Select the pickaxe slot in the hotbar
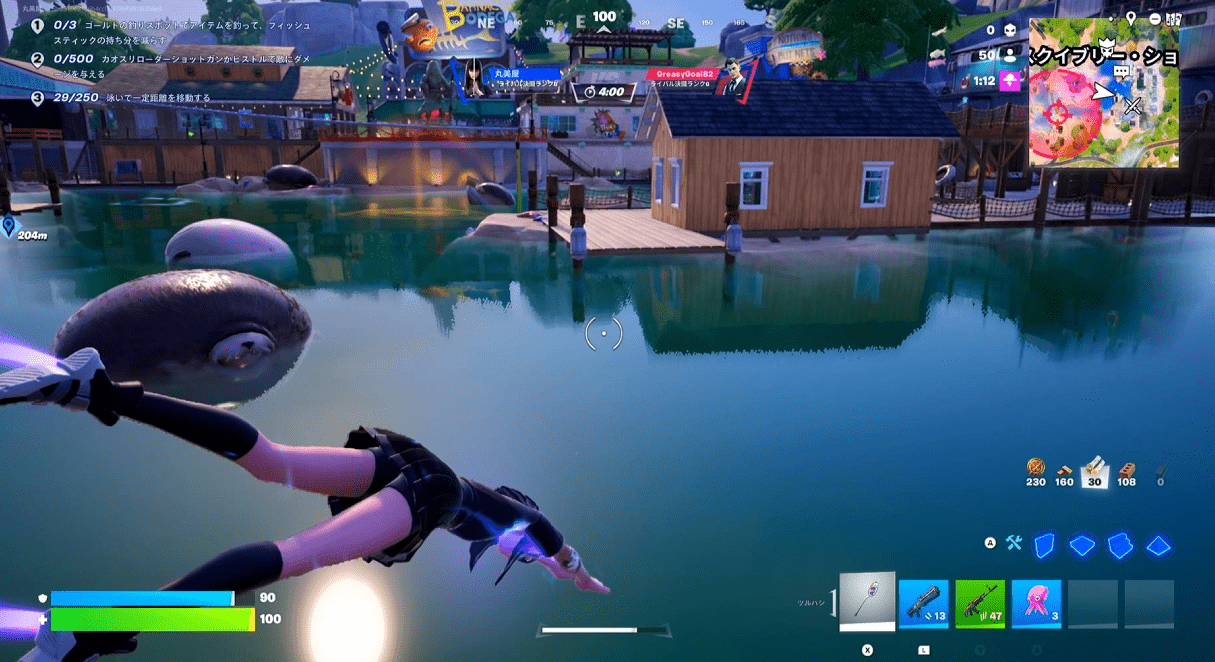 [x=866, y=601]
